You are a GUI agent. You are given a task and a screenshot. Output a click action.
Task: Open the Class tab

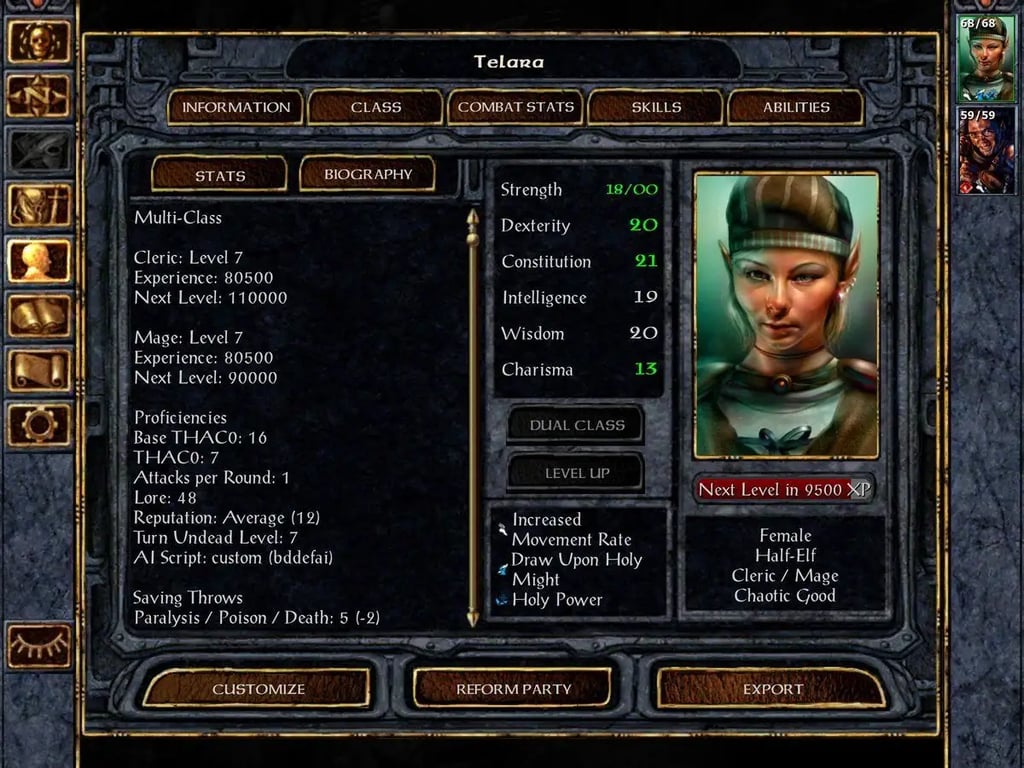point(376,107)
